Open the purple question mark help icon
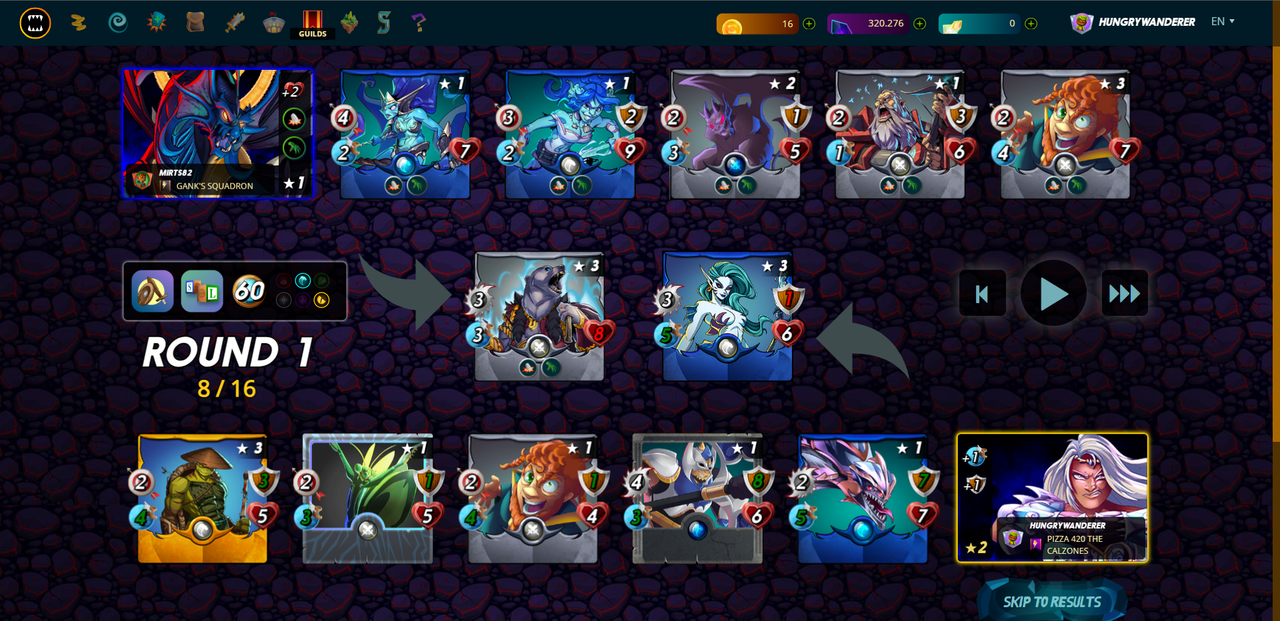This screenshot has width=1280, height=621. (419, 22)
